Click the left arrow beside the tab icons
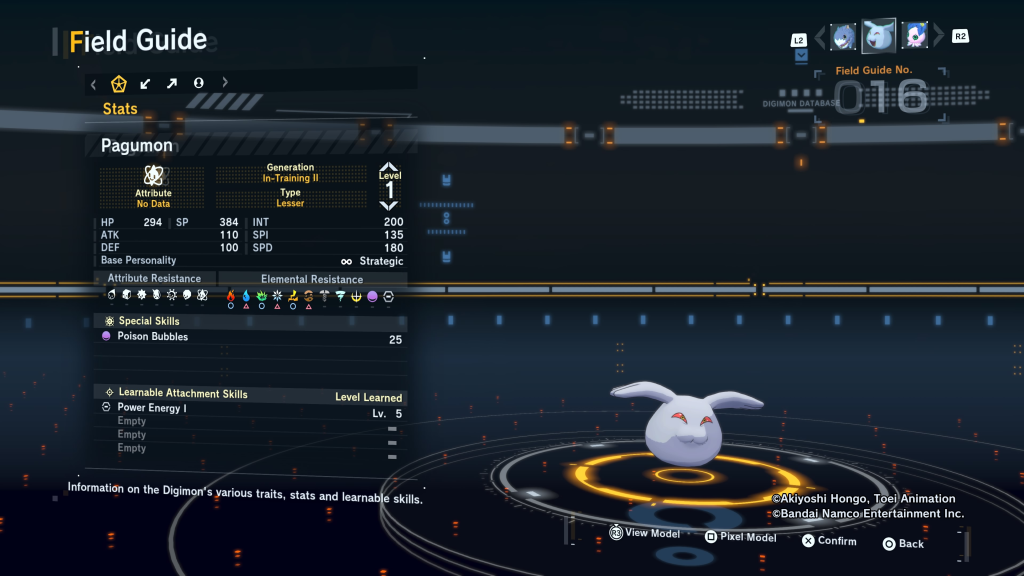 tap(93, 83)
